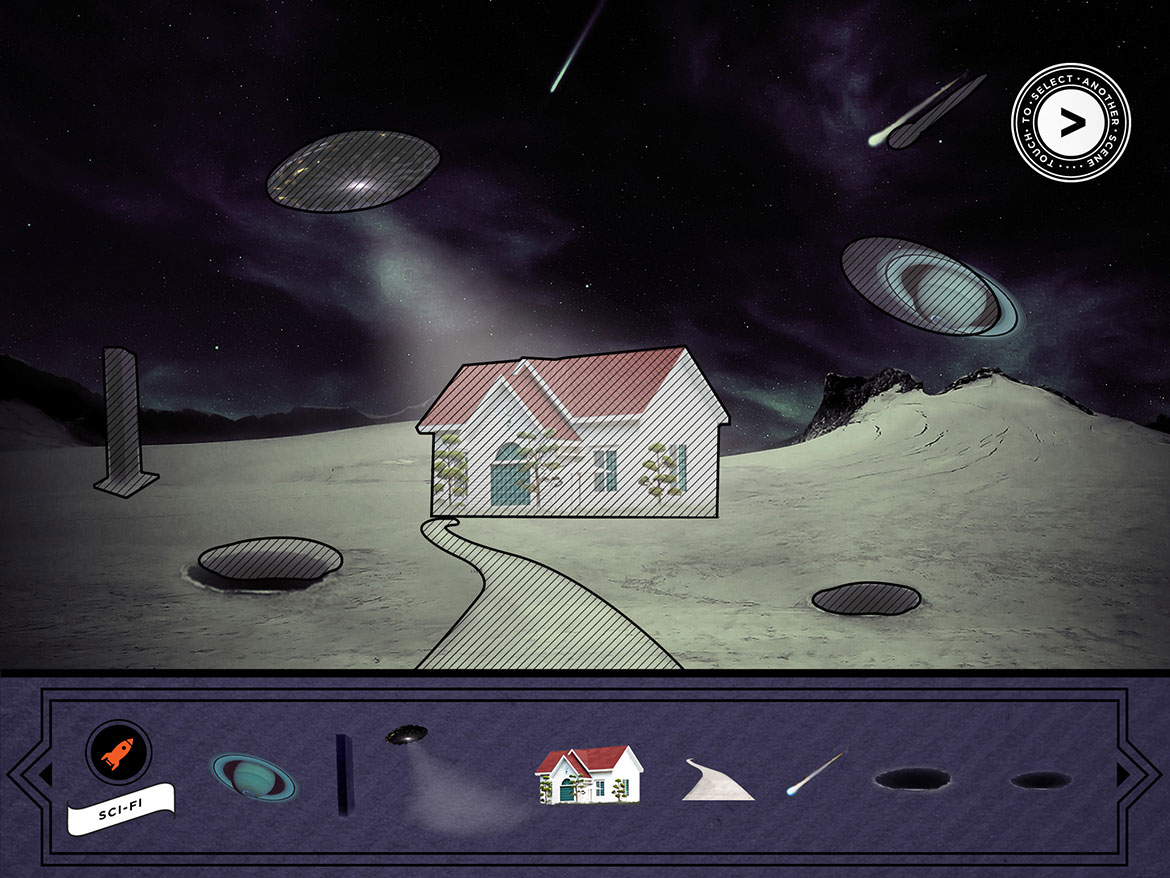The image size is (1170, 878).
Task: Pick the large crater sticker
Action: [x=911, y=779]
